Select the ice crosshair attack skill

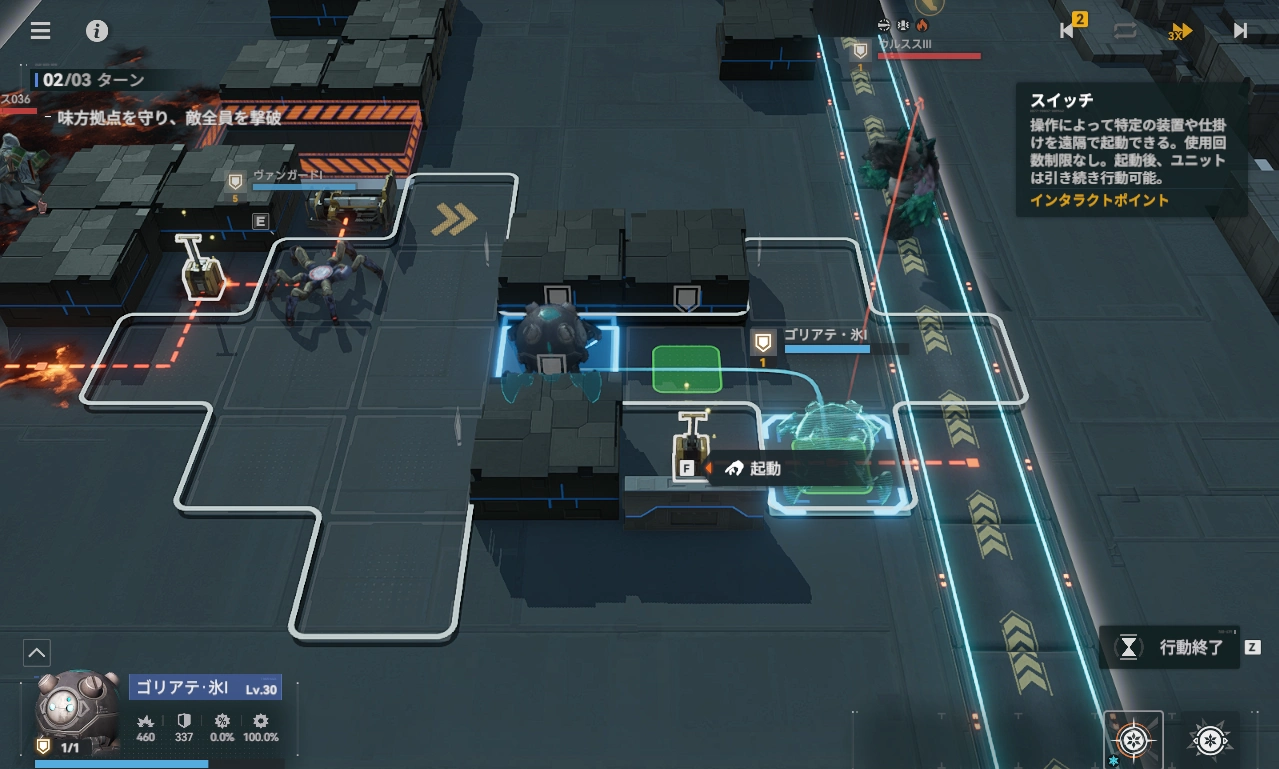click(1133, 741)
